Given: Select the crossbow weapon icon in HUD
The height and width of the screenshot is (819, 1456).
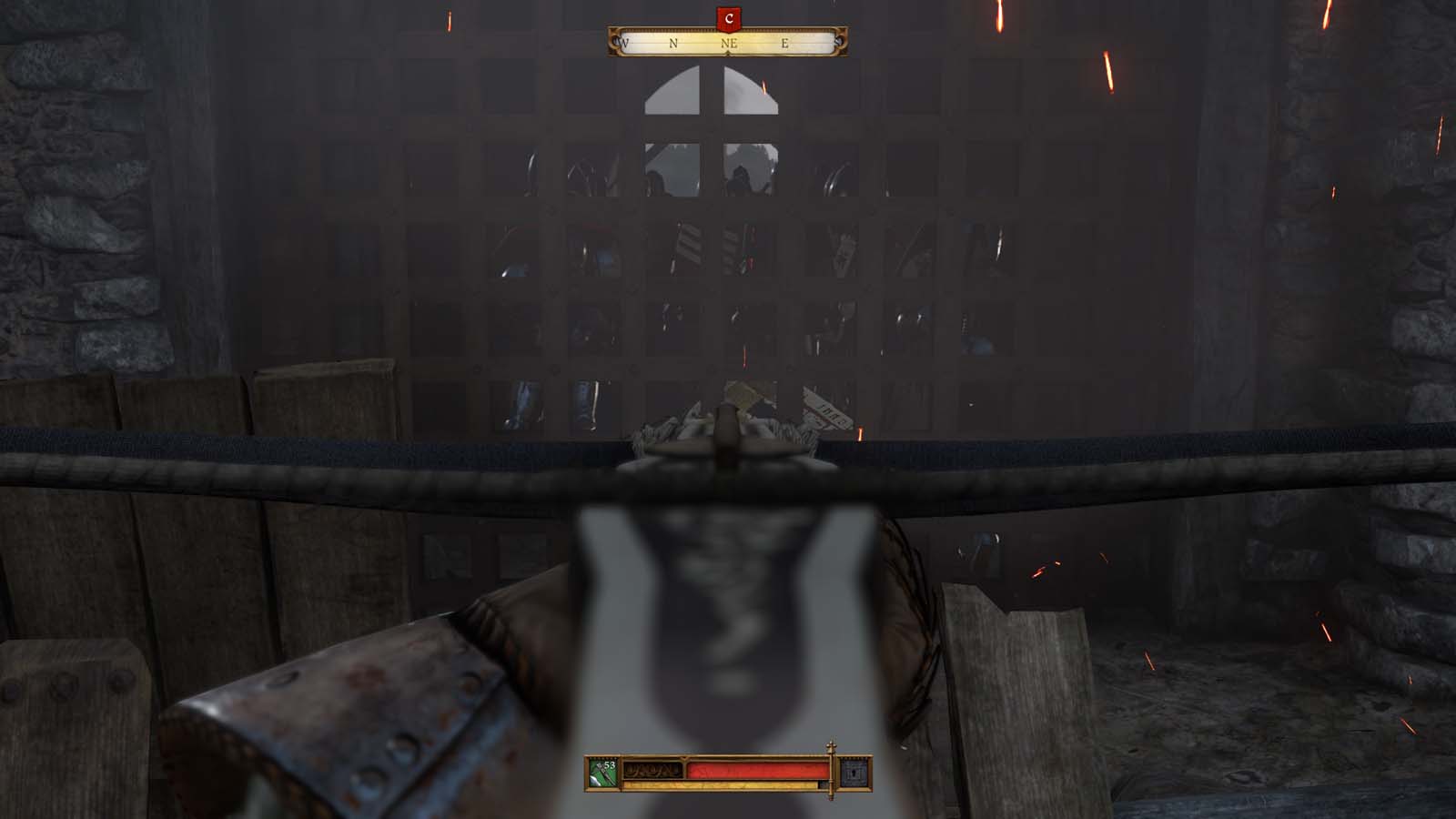Looking at the screenshot, I should (600, 775).
